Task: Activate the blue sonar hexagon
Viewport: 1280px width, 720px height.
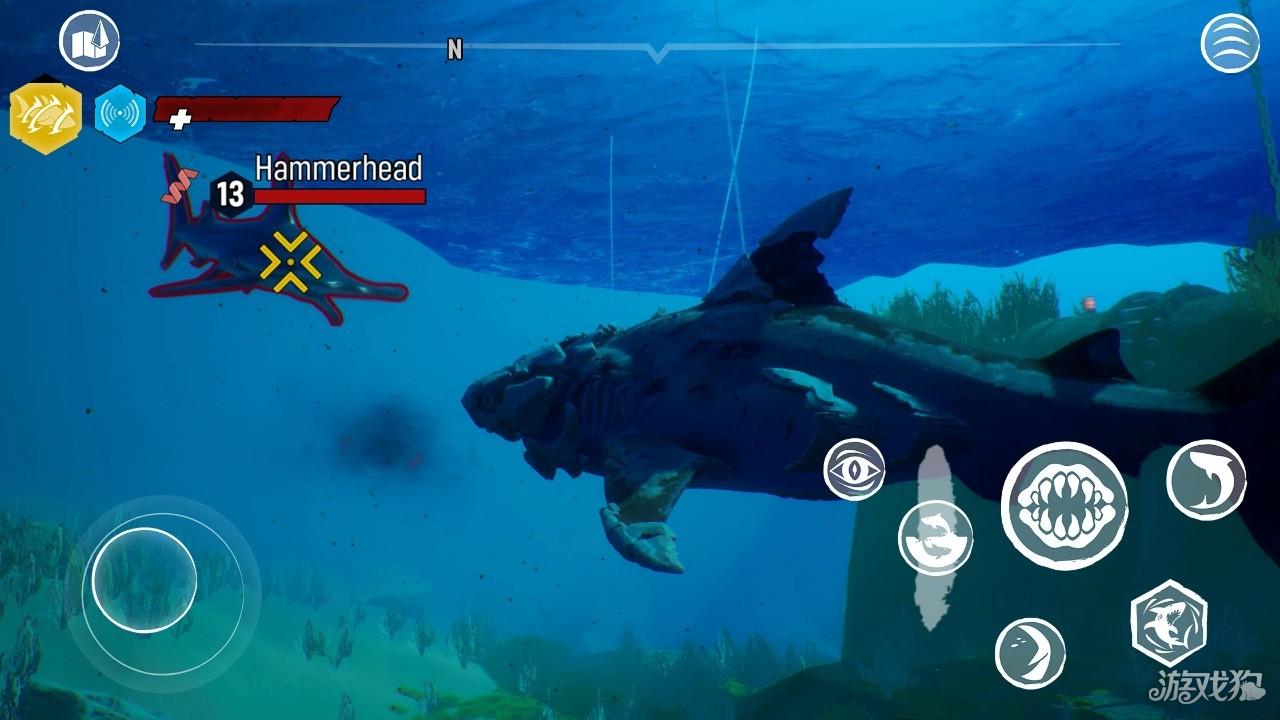Action: 120,114
